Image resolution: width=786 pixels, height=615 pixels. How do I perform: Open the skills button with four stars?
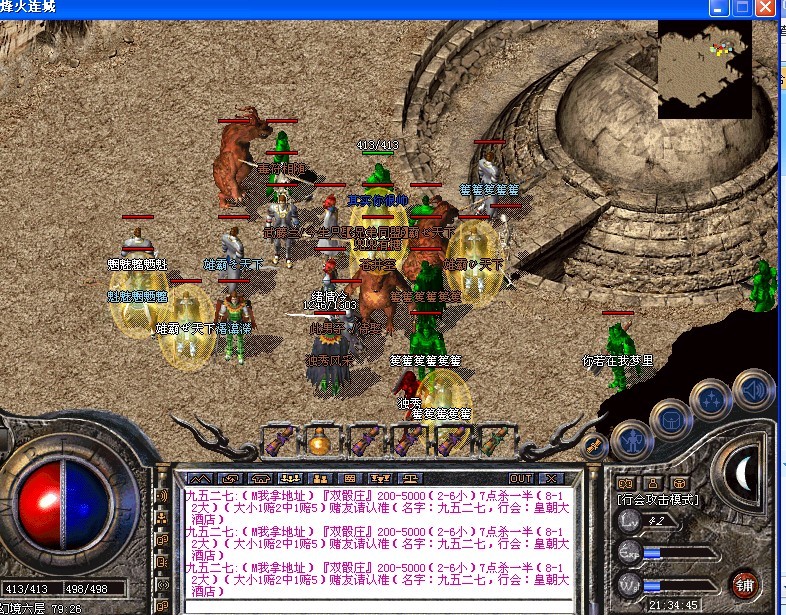(x=712, y=400)
